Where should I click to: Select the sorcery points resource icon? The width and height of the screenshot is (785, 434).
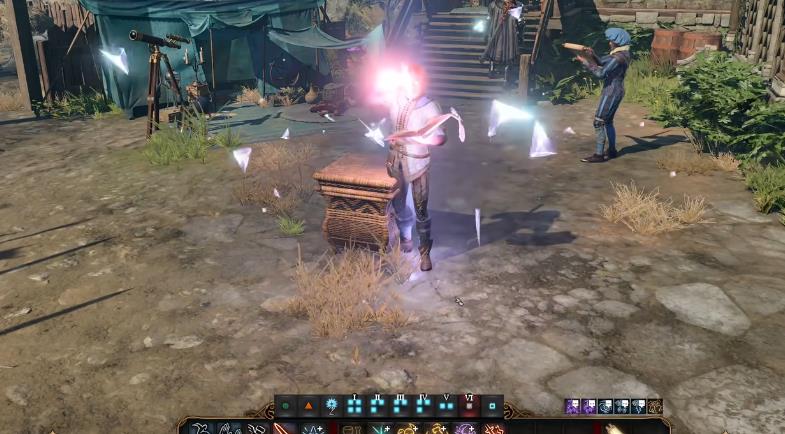(332, 407)
